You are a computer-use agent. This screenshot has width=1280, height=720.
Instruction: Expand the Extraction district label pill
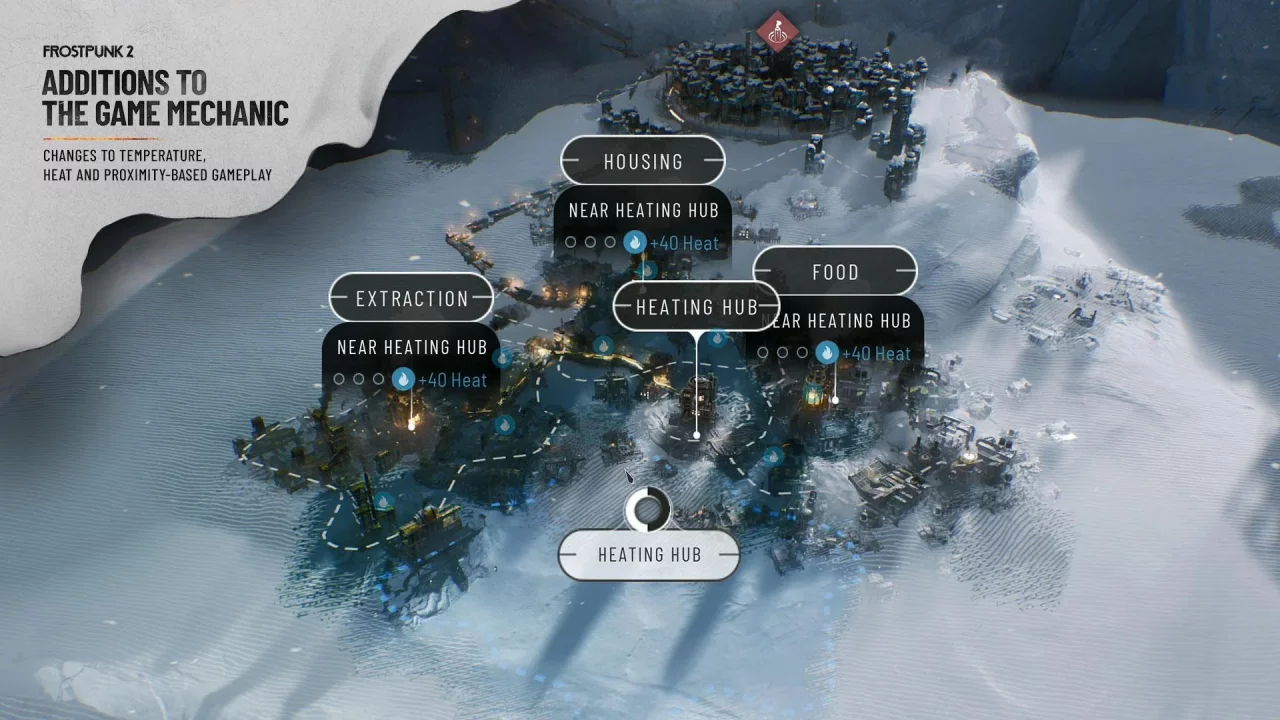[411, 298]
